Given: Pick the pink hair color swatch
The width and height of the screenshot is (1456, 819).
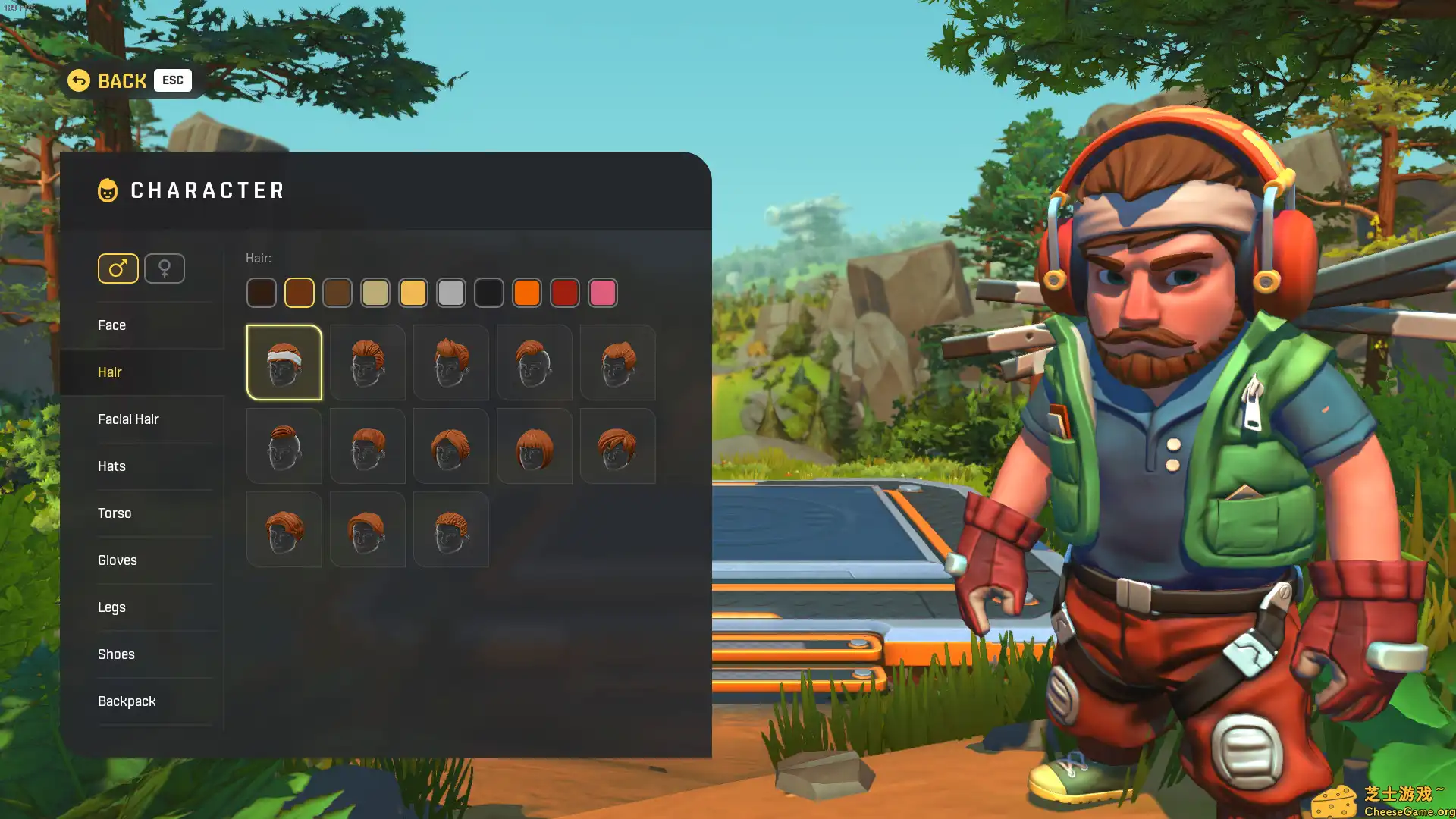Looking at the screenshot, I should (x=603, y=293).
